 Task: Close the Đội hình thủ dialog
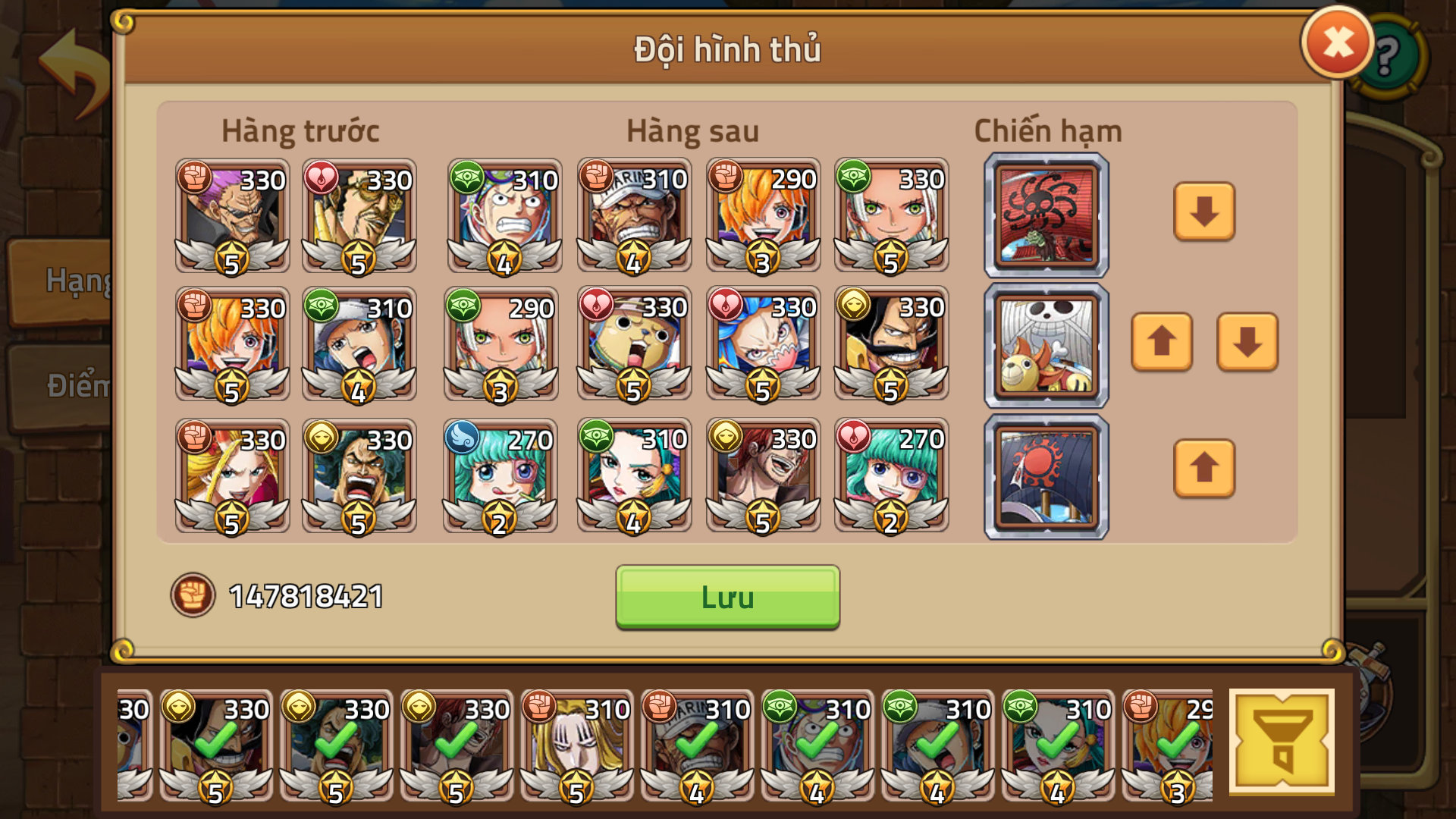(1335, 42)
